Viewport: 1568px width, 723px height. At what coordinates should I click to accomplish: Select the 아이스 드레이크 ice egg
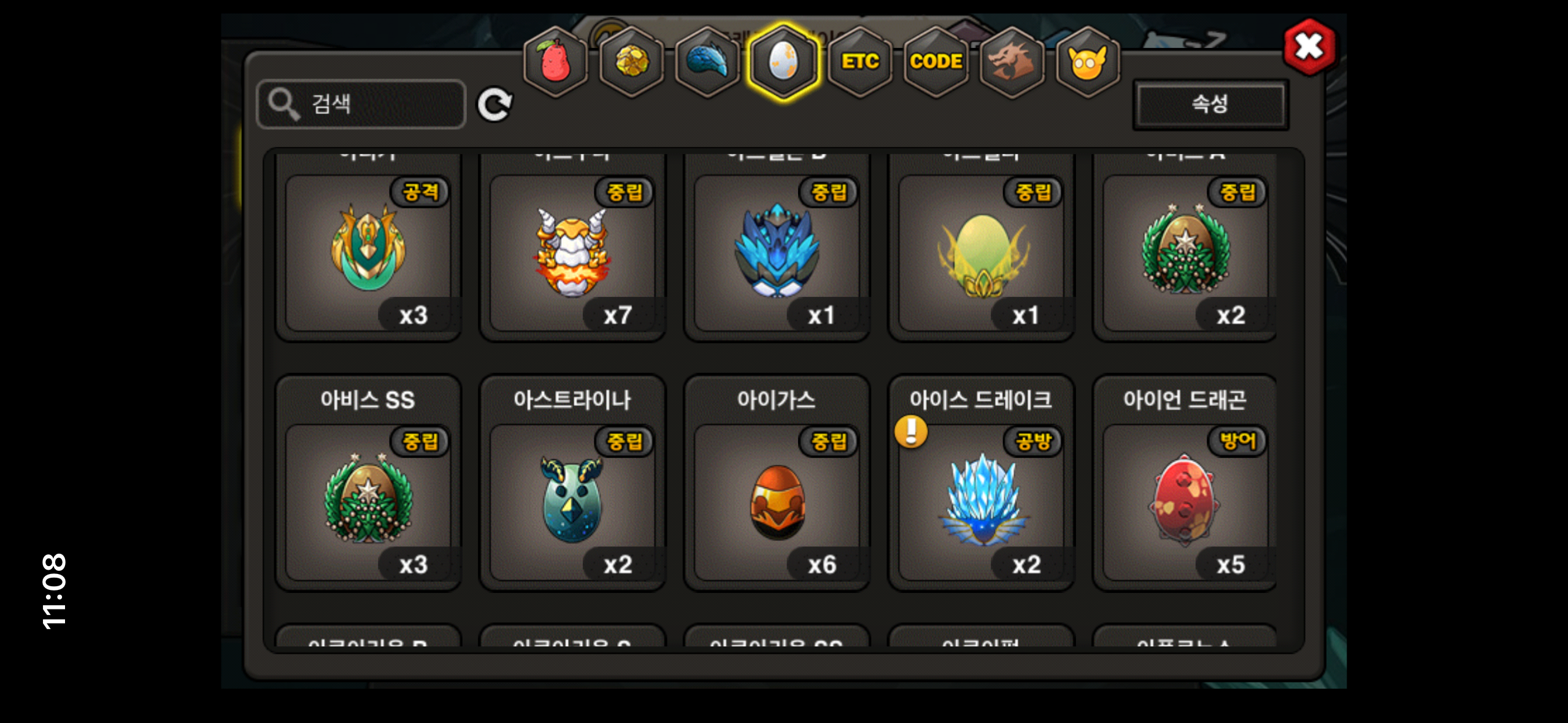(x=981, y=501)
